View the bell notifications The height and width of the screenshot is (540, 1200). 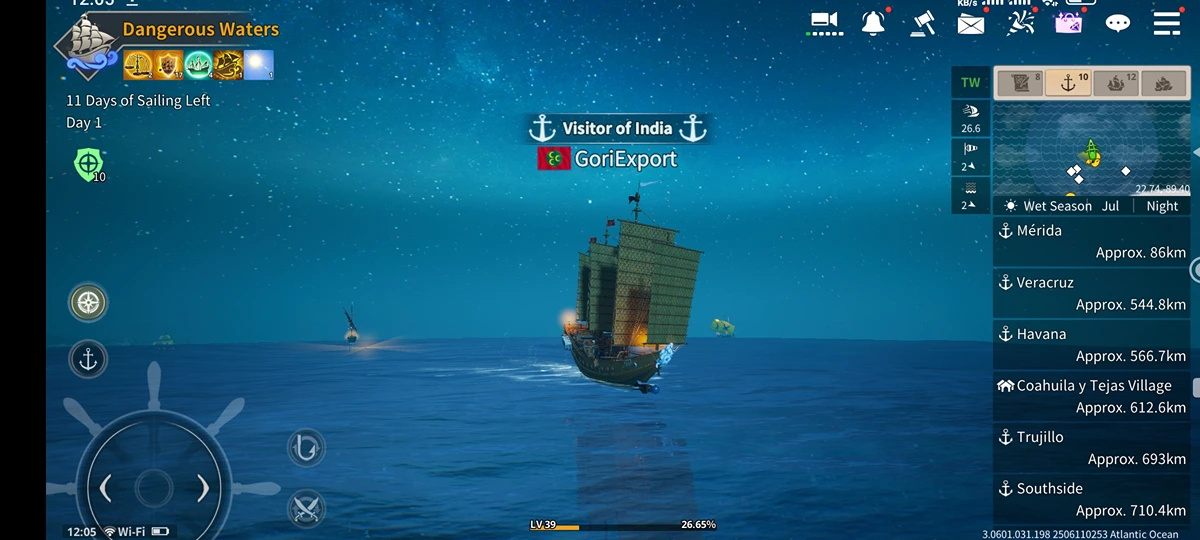(x=873, y=23)
